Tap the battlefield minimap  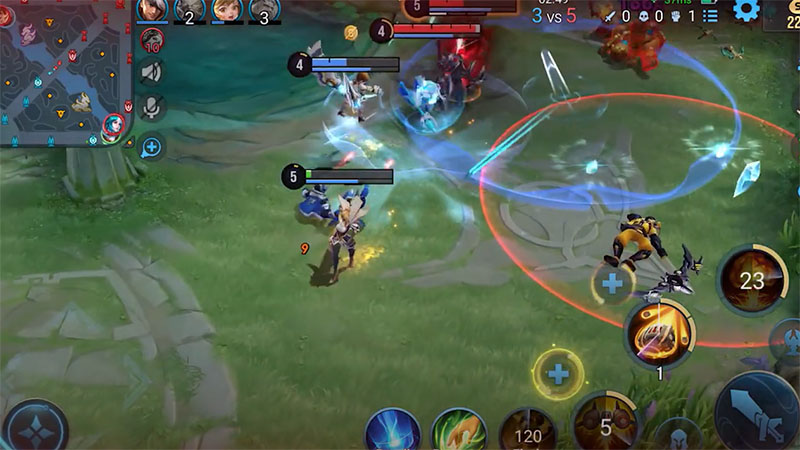(65, 75)
